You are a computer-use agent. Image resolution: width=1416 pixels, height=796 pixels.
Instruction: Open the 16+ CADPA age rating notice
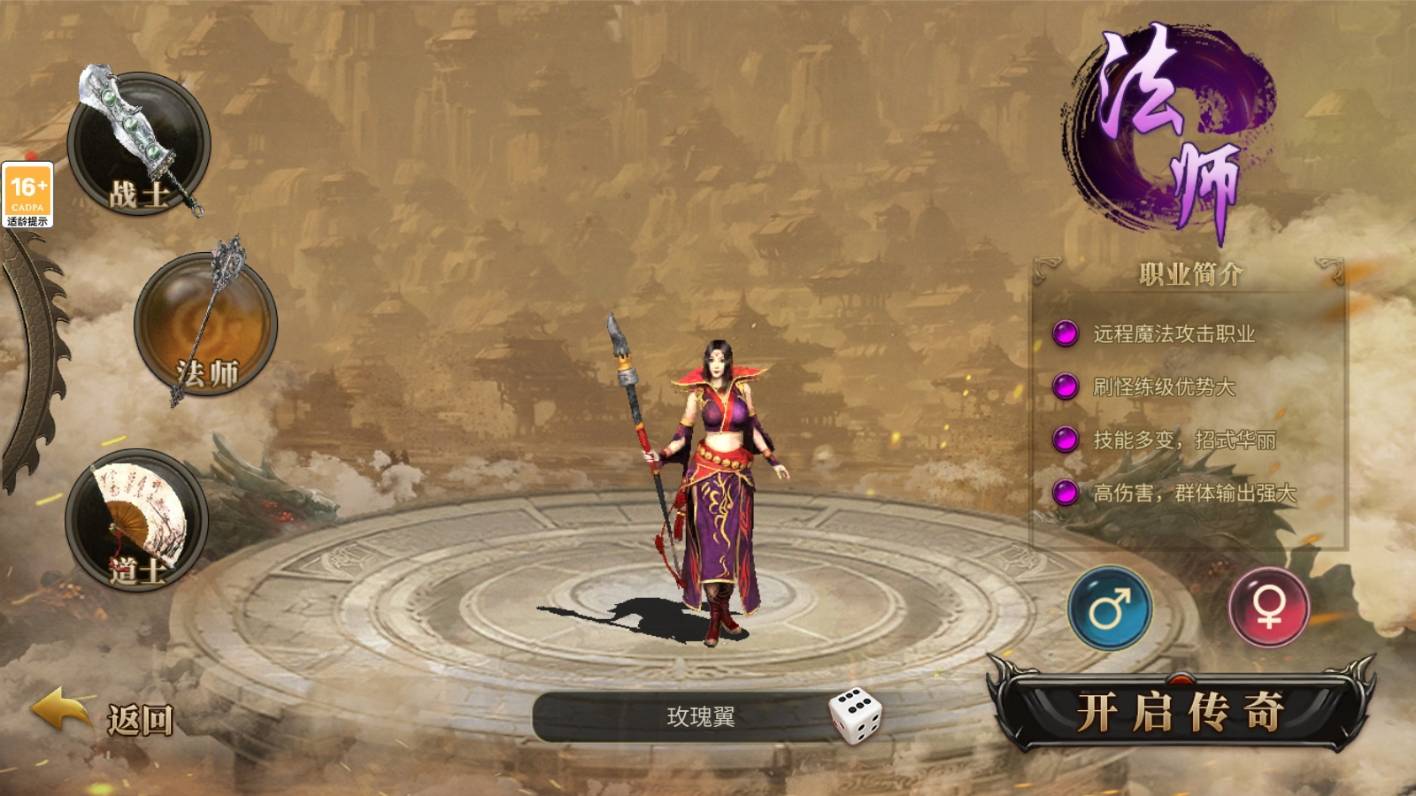click(x=28, y=194)
